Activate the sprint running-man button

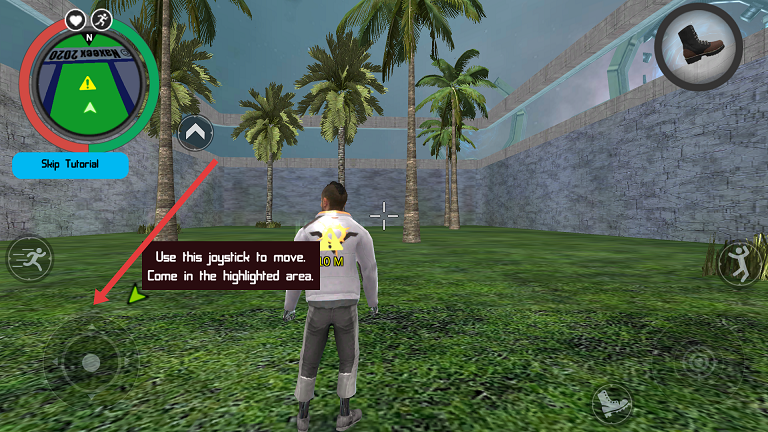[29, 260]
